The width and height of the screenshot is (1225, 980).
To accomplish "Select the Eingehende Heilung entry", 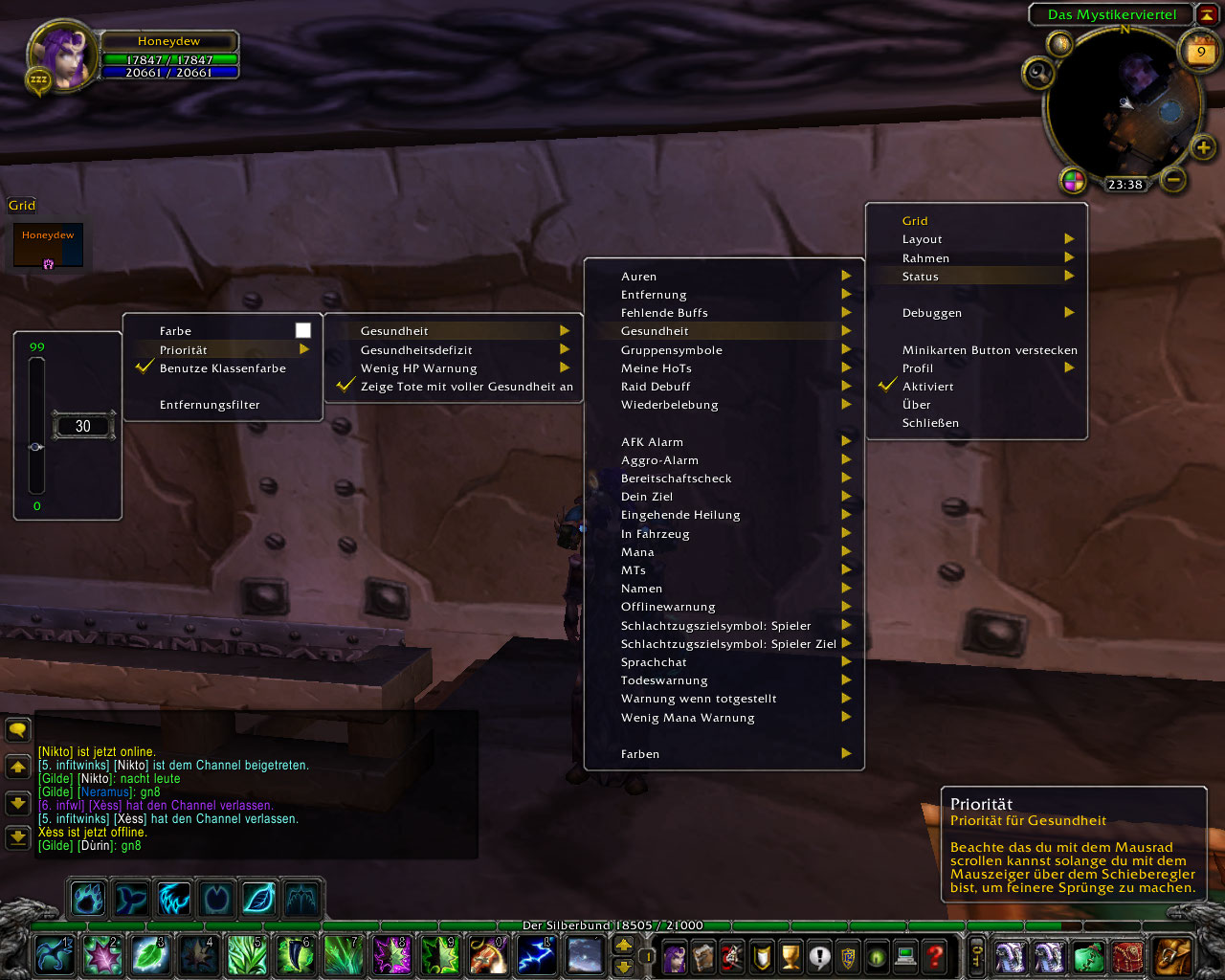I will (x=680, y=515).
